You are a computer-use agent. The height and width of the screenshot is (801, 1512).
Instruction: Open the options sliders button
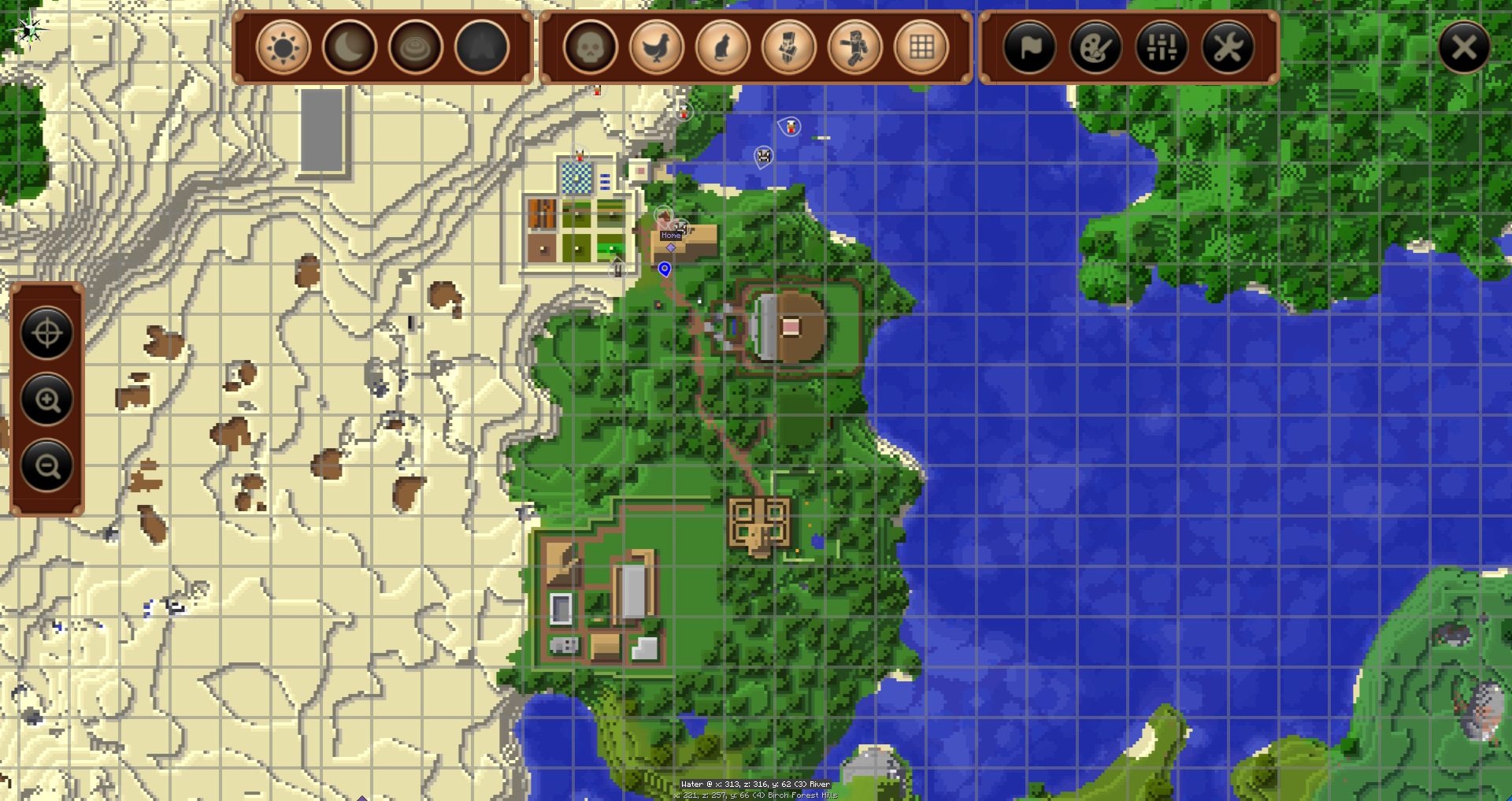[x=1162, y=48]
